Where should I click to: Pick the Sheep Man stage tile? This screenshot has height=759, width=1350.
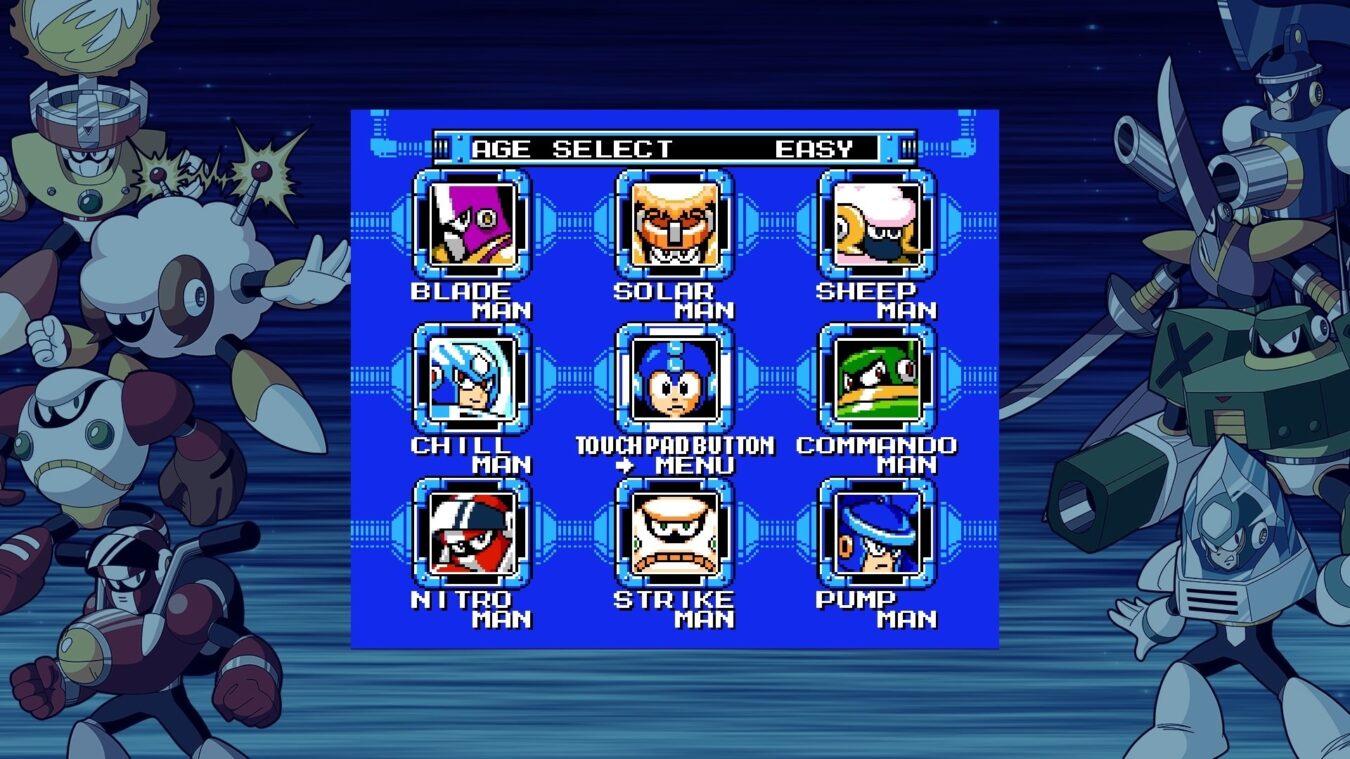877,224
